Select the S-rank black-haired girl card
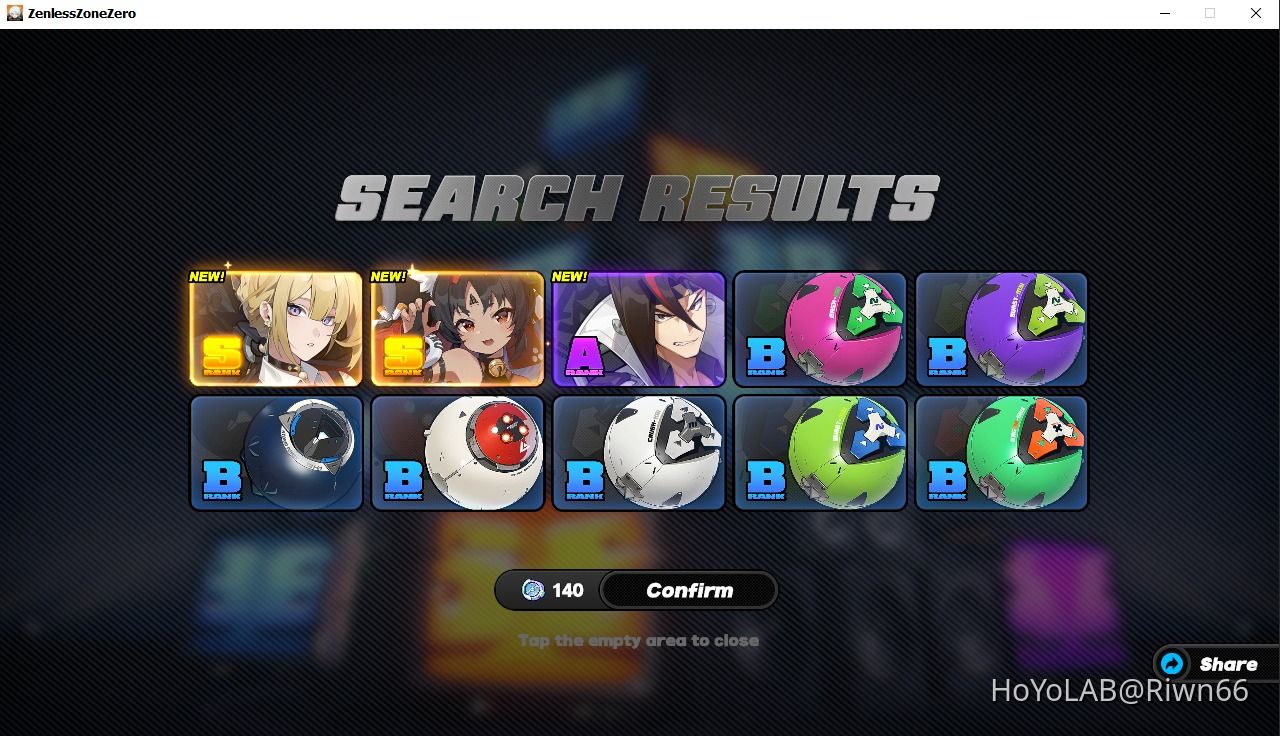This screenshot has height=736, width=1280. [457, 328]
